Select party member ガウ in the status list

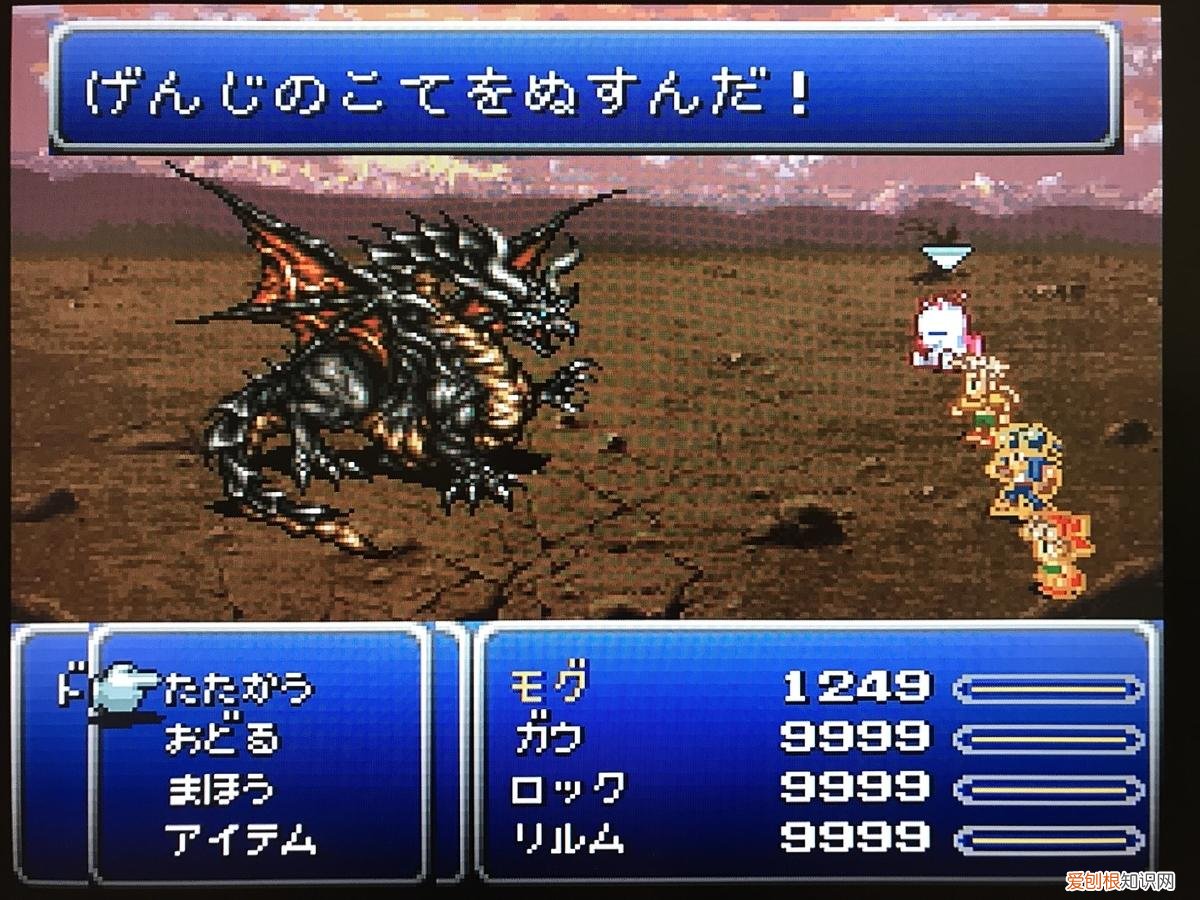(x=548, y=738)
